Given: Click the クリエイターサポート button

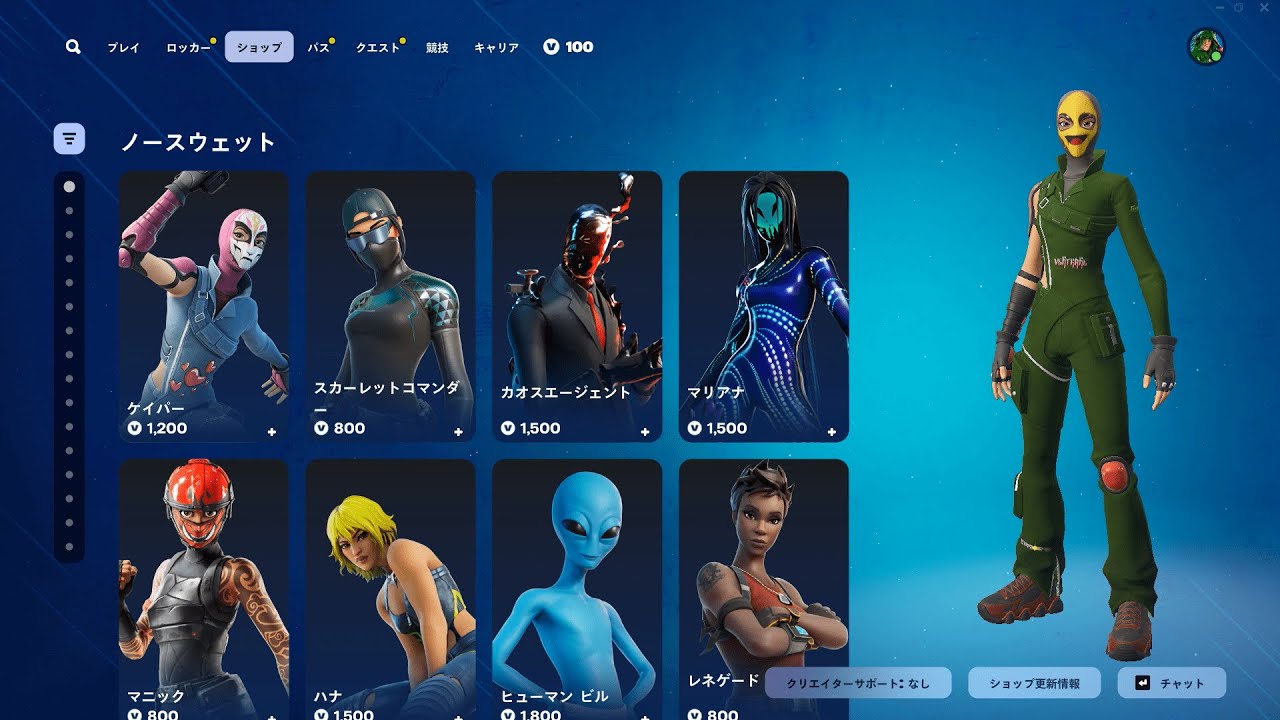Looking at the screenshot, I should 858,683.
